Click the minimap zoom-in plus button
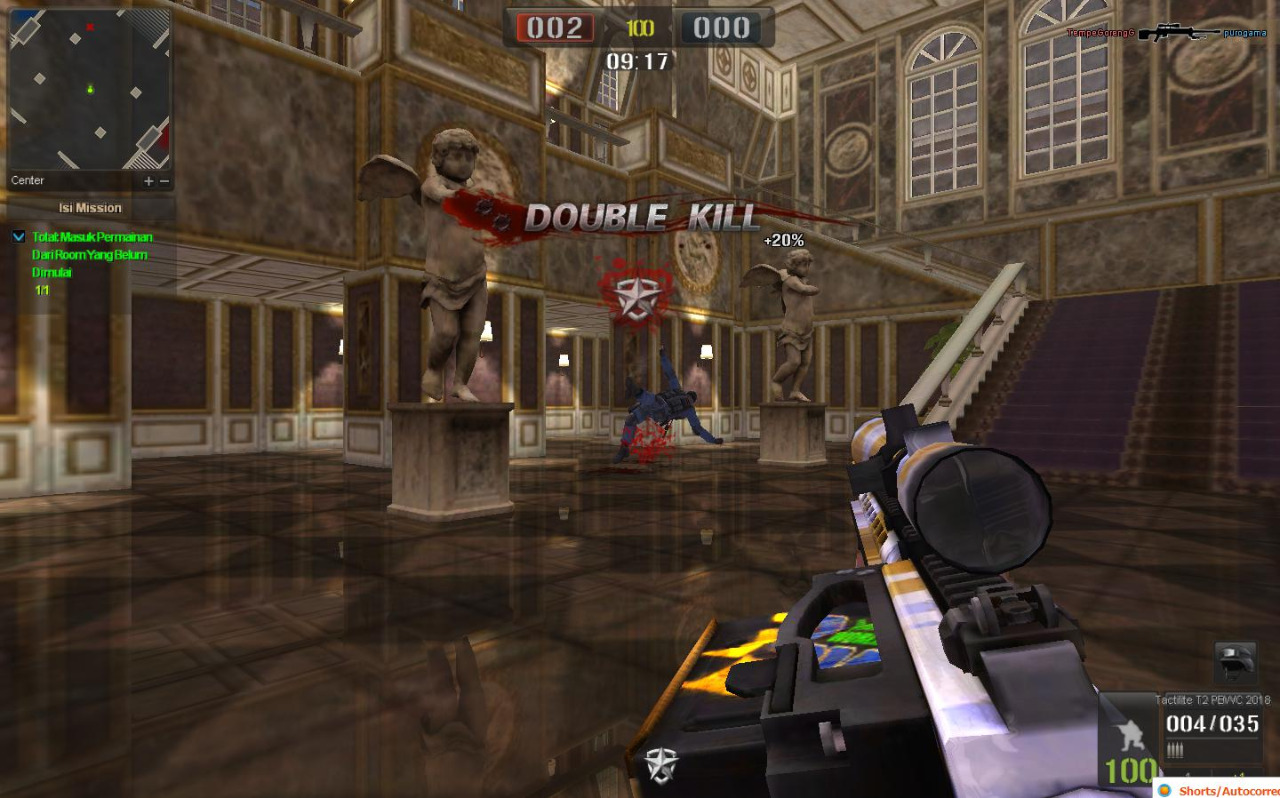 [148, 181]
